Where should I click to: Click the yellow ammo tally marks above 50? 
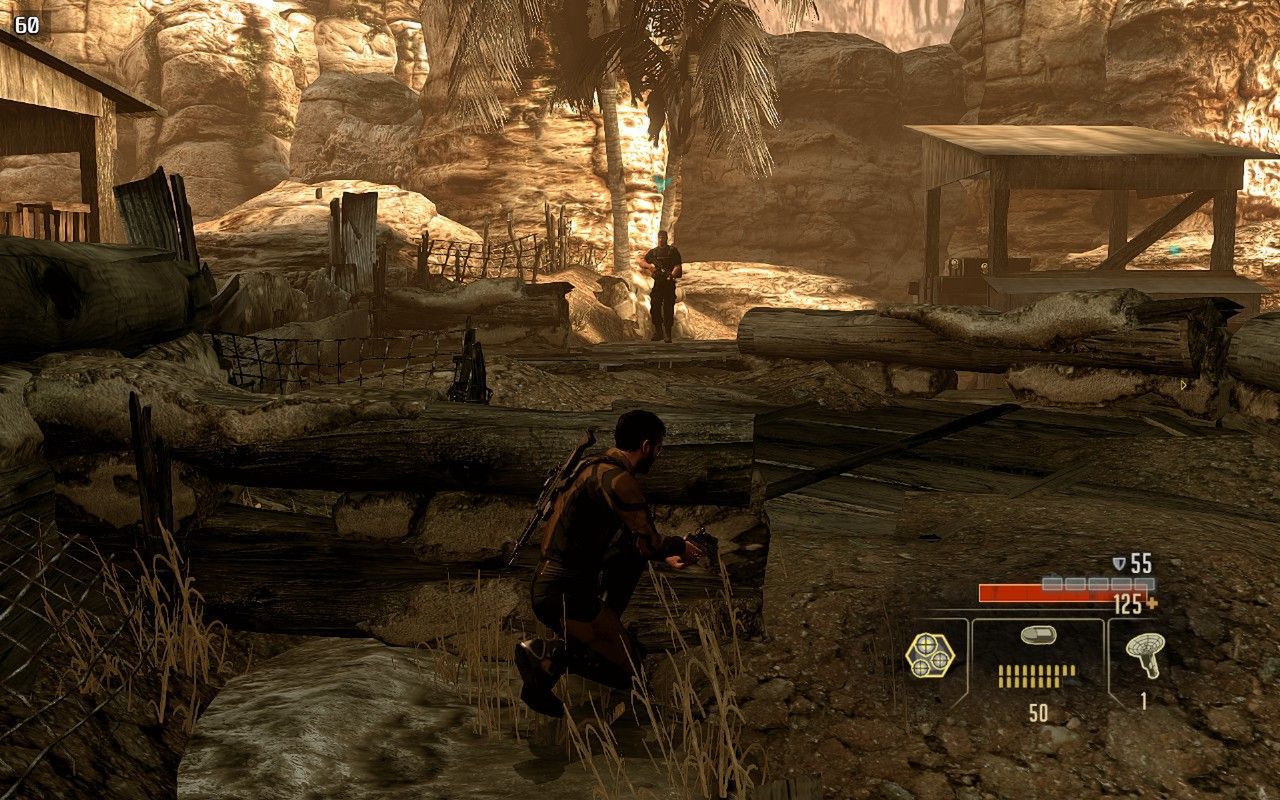click(x=1037, y=675)
